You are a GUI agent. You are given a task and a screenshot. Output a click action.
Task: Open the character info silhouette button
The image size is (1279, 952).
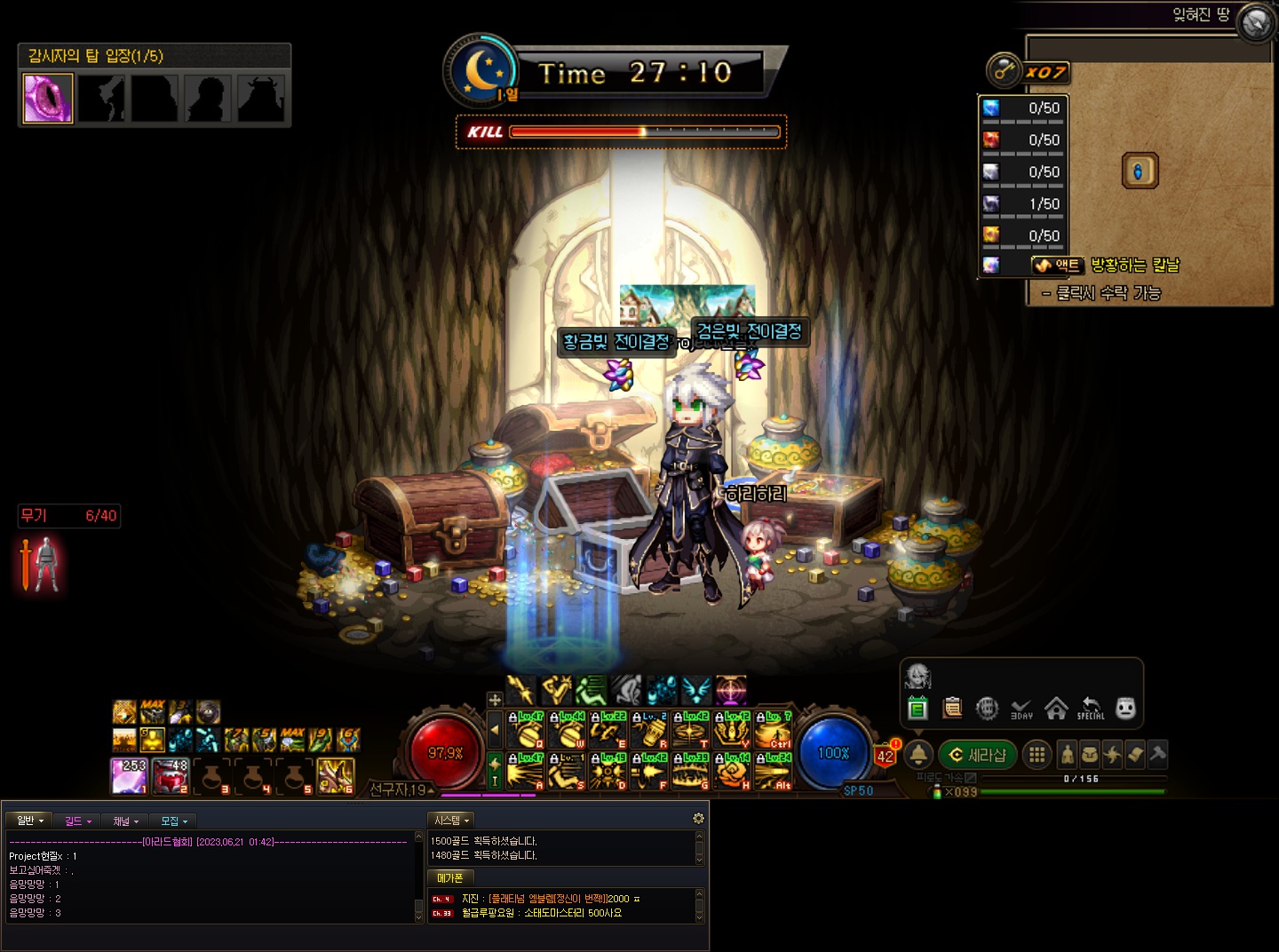click(1067, 755)
